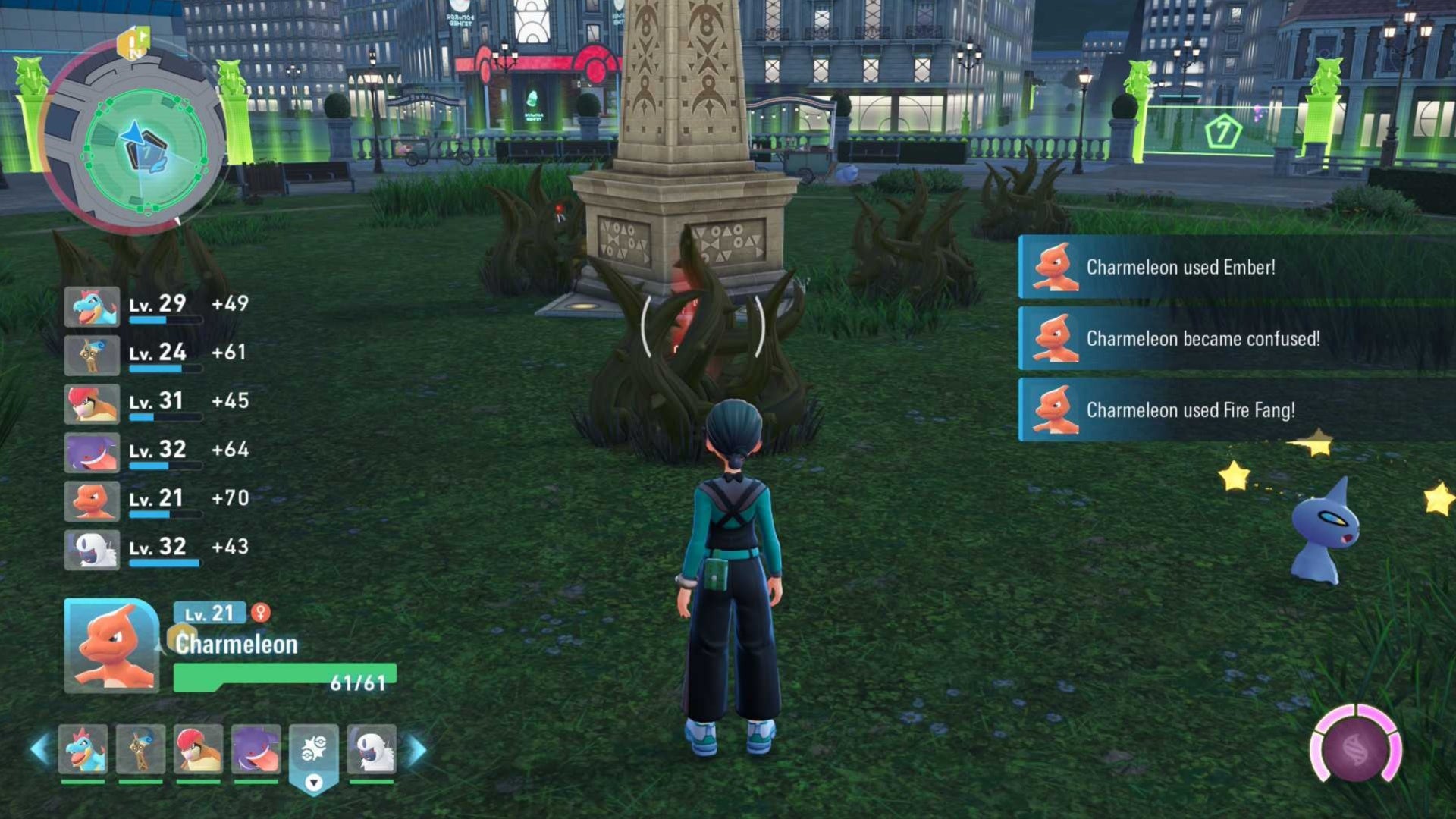The height and width of the screenshot is (819, 1456).
Task: Select the Absol icon in the party bar
Action: (x=372, y=749)
